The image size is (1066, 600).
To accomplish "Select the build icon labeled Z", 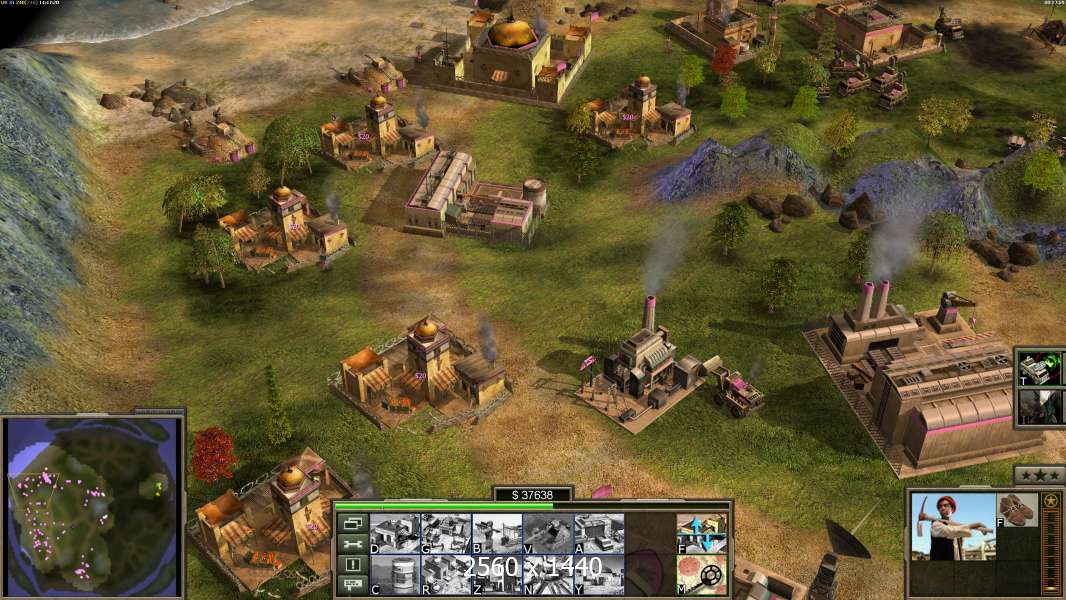I will coord(496,575).
